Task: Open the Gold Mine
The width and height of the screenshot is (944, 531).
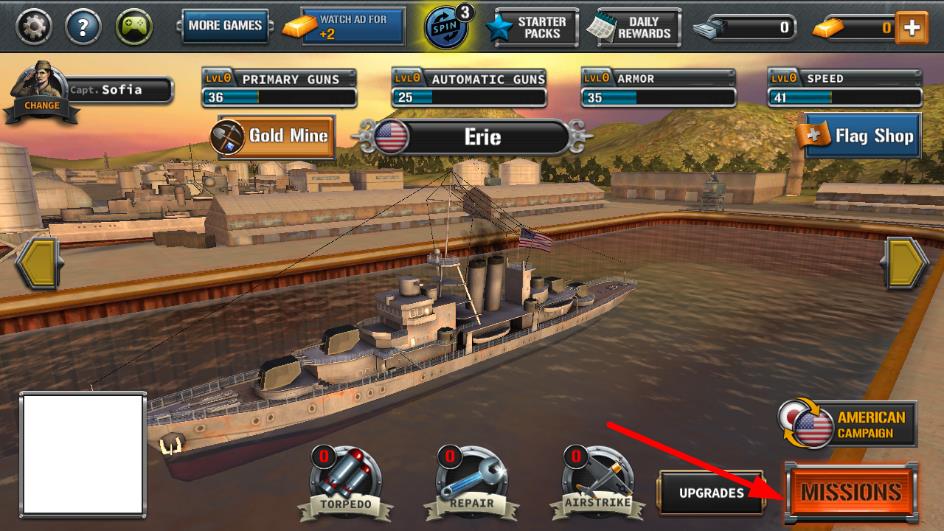Action: click(x=273, y=135)
